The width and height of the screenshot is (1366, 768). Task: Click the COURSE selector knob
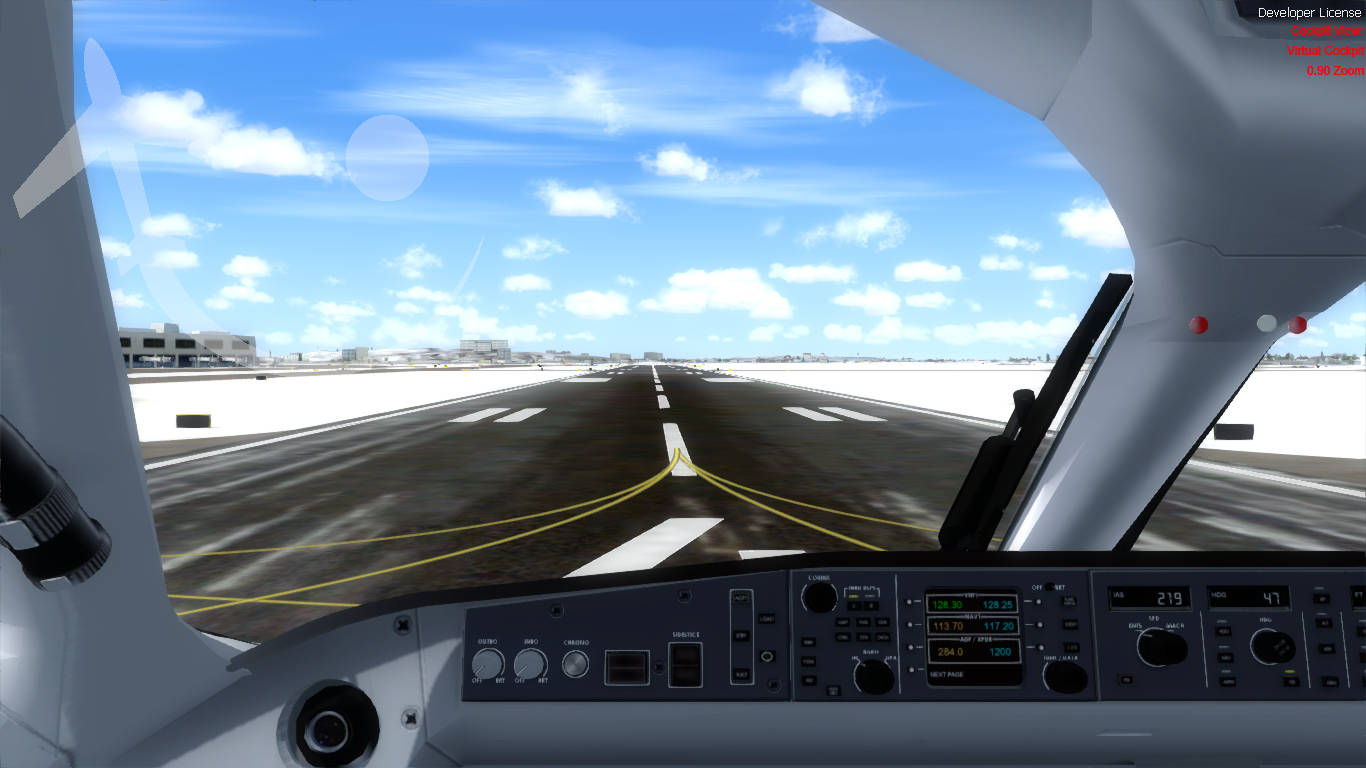coord(820,597)
